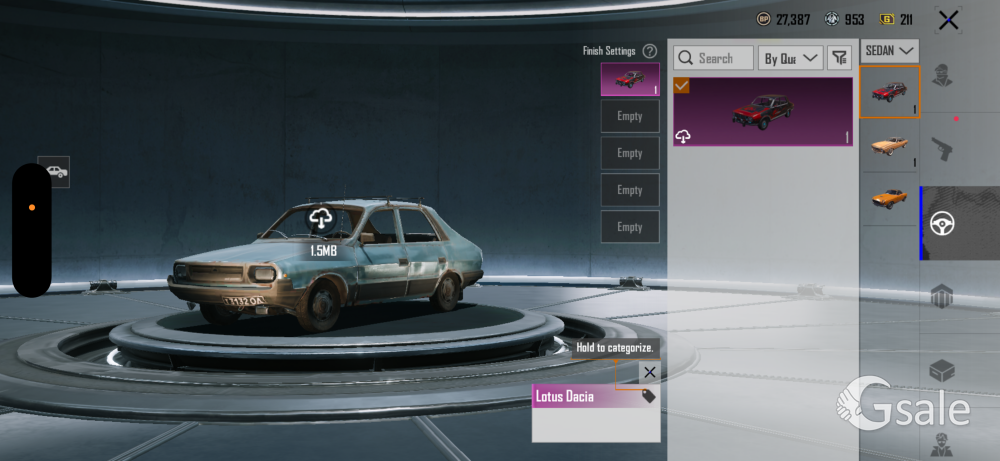Image resolution: width=1000 pixels, height=461 pixels.
Task: Choose the red sedan in vehicle list
Action: tap(890, 92)
